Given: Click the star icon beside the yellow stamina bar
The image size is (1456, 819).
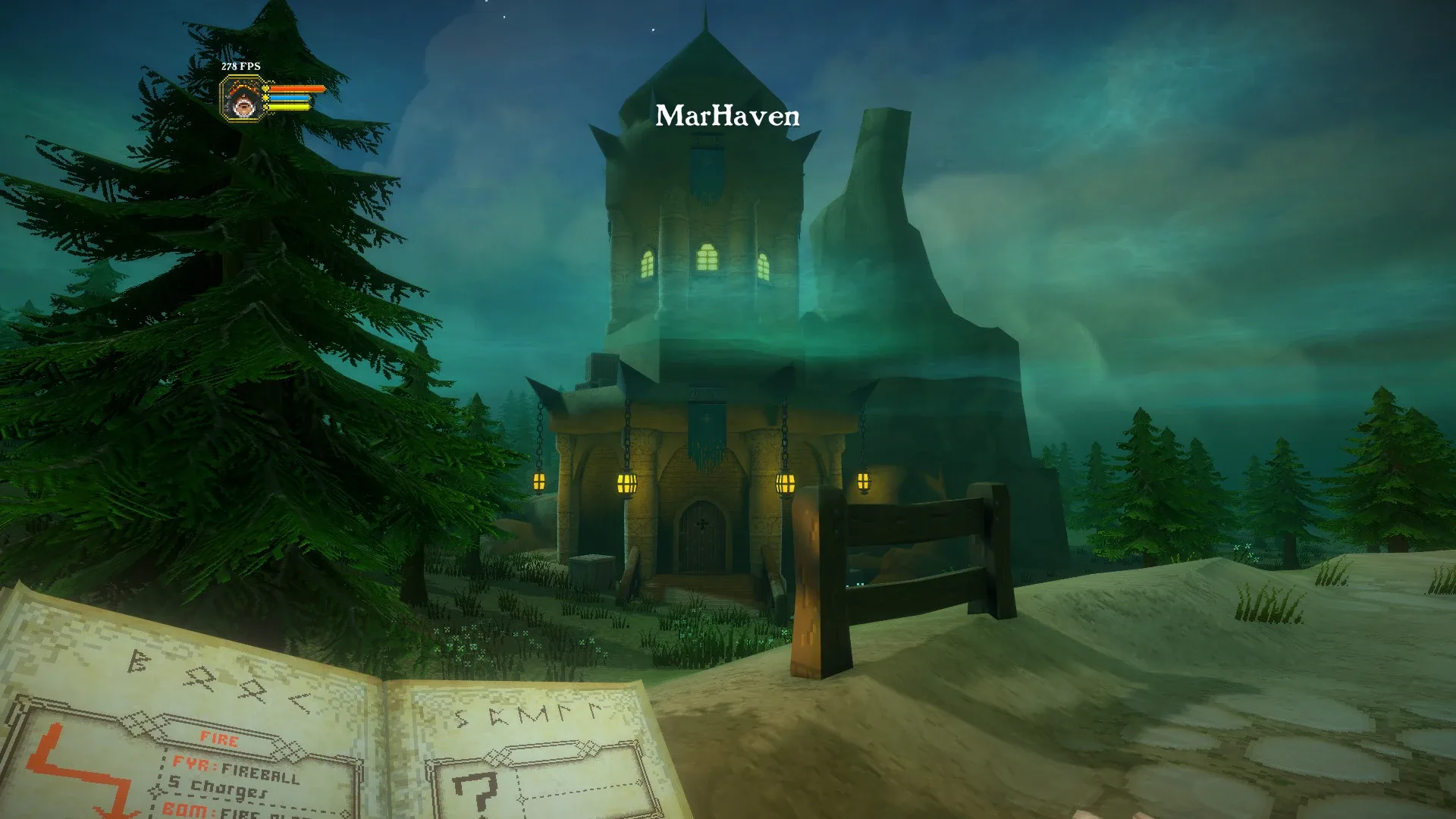Looking at the screenshot, I should [x=265, y=108].
